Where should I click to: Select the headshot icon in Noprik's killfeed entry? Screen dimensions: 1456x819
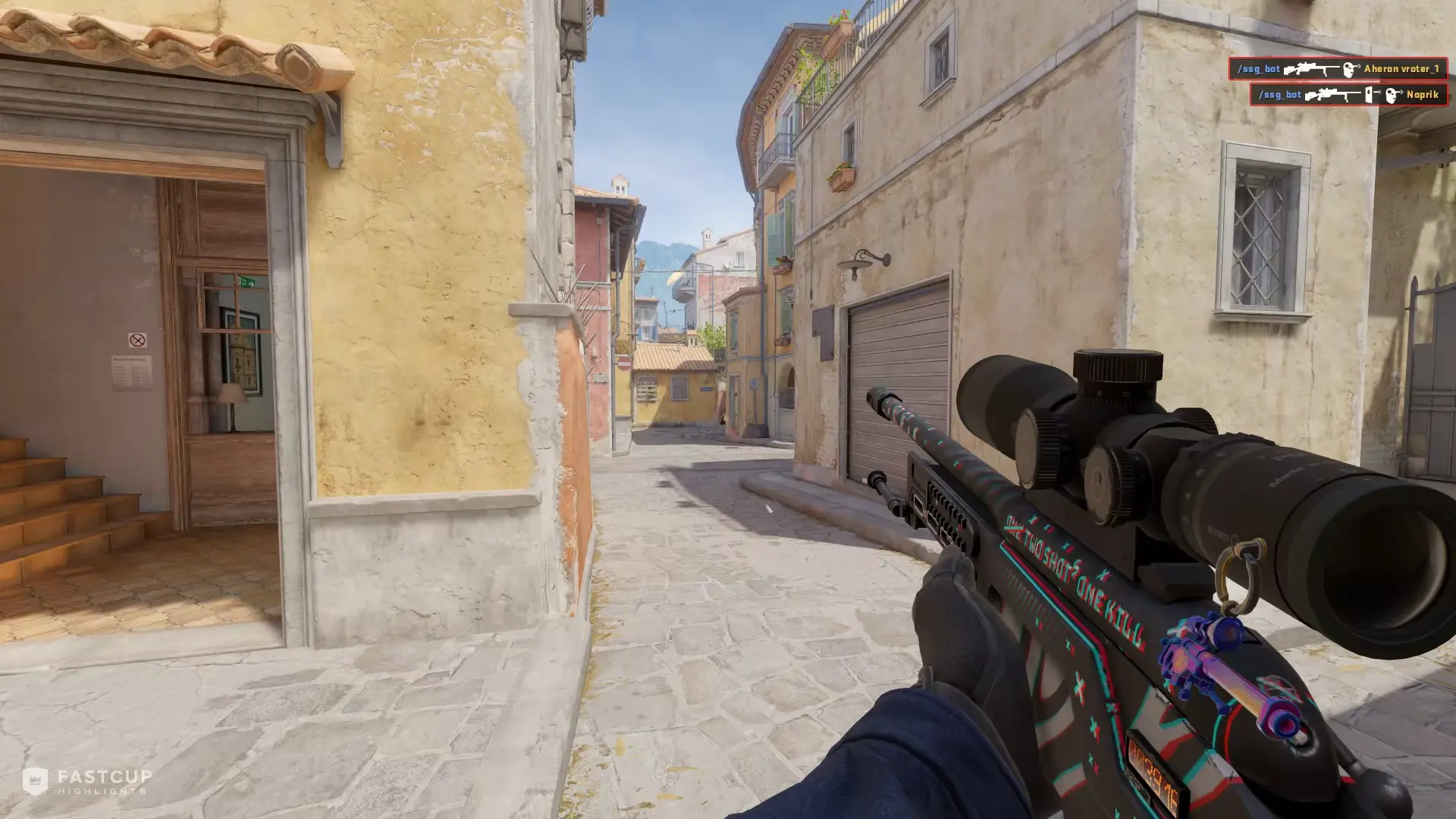point(1393,95)
